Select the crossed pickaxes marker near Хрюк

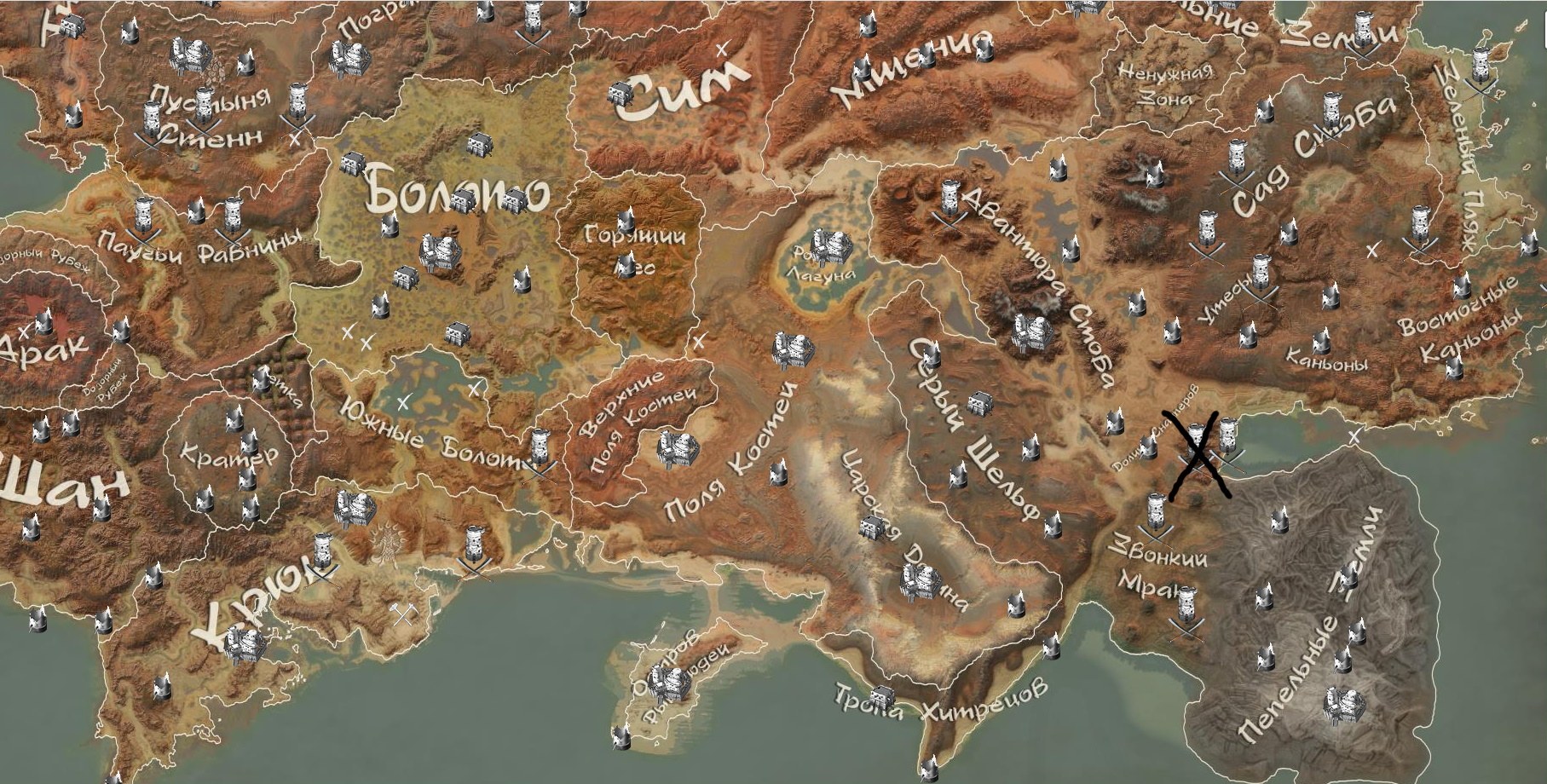point(401,612)
